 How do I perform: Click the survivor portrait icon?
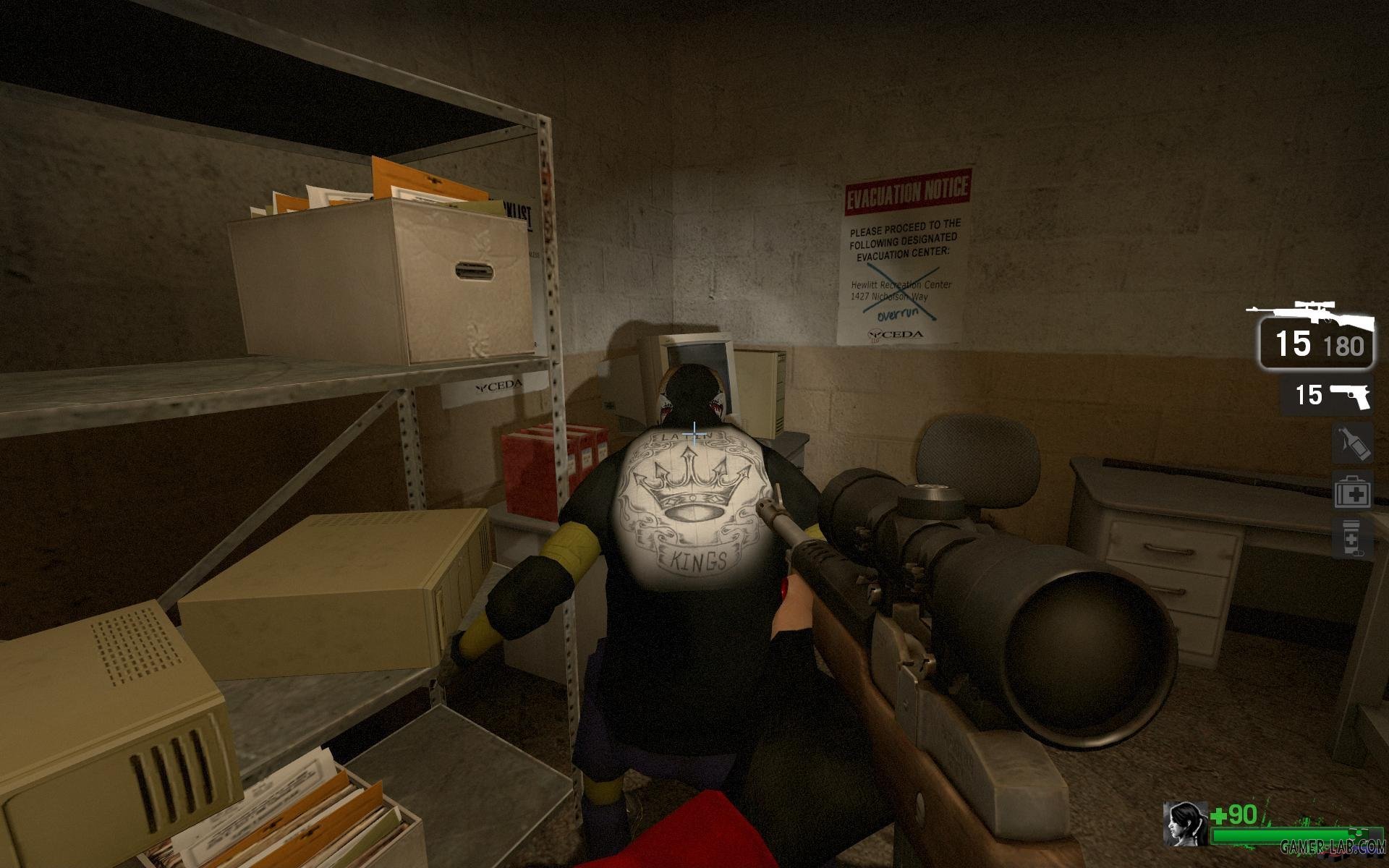pos(1184,823)
